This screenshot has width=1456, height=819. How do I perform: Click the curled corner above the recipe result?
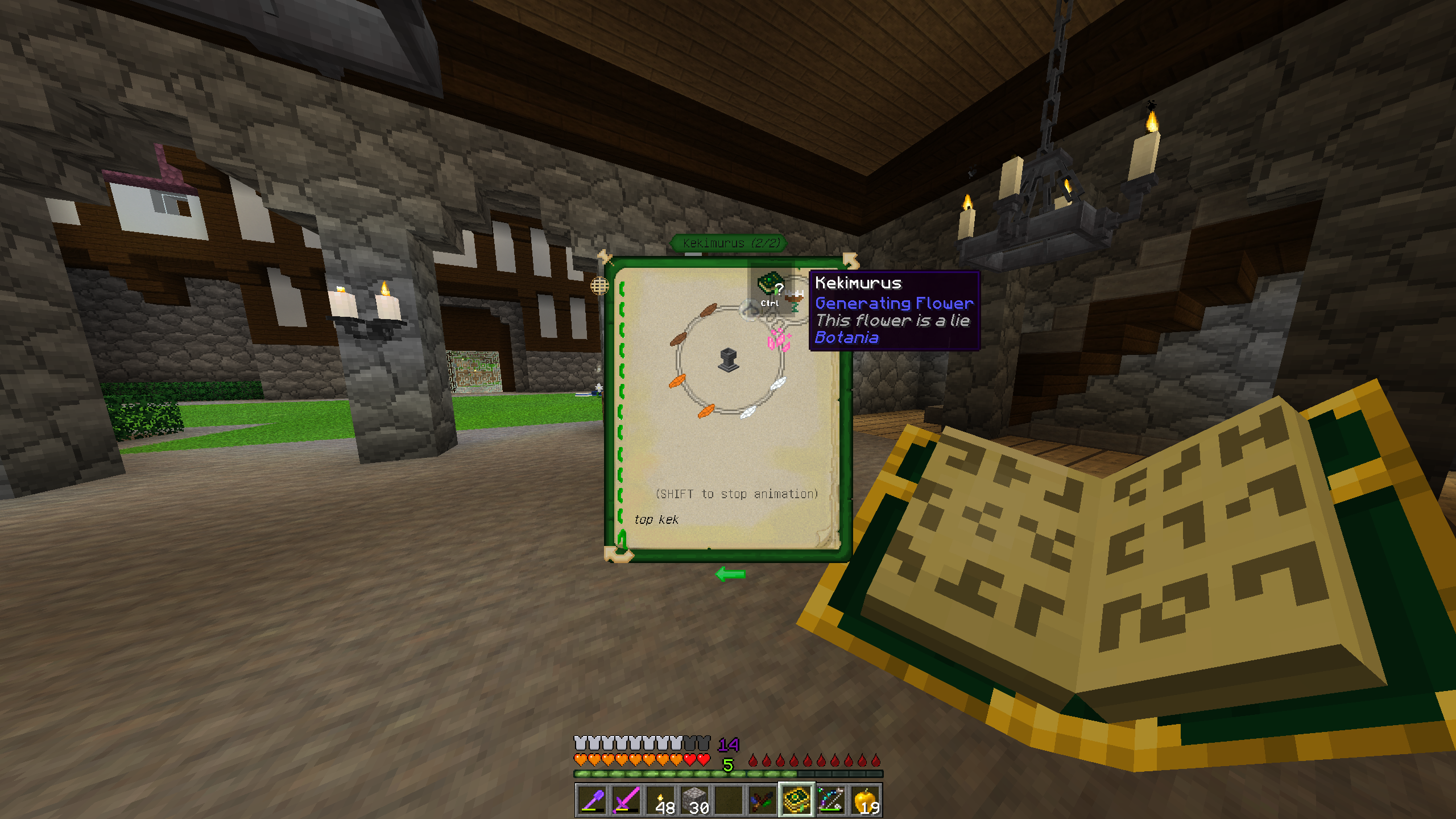coord(850,260)
